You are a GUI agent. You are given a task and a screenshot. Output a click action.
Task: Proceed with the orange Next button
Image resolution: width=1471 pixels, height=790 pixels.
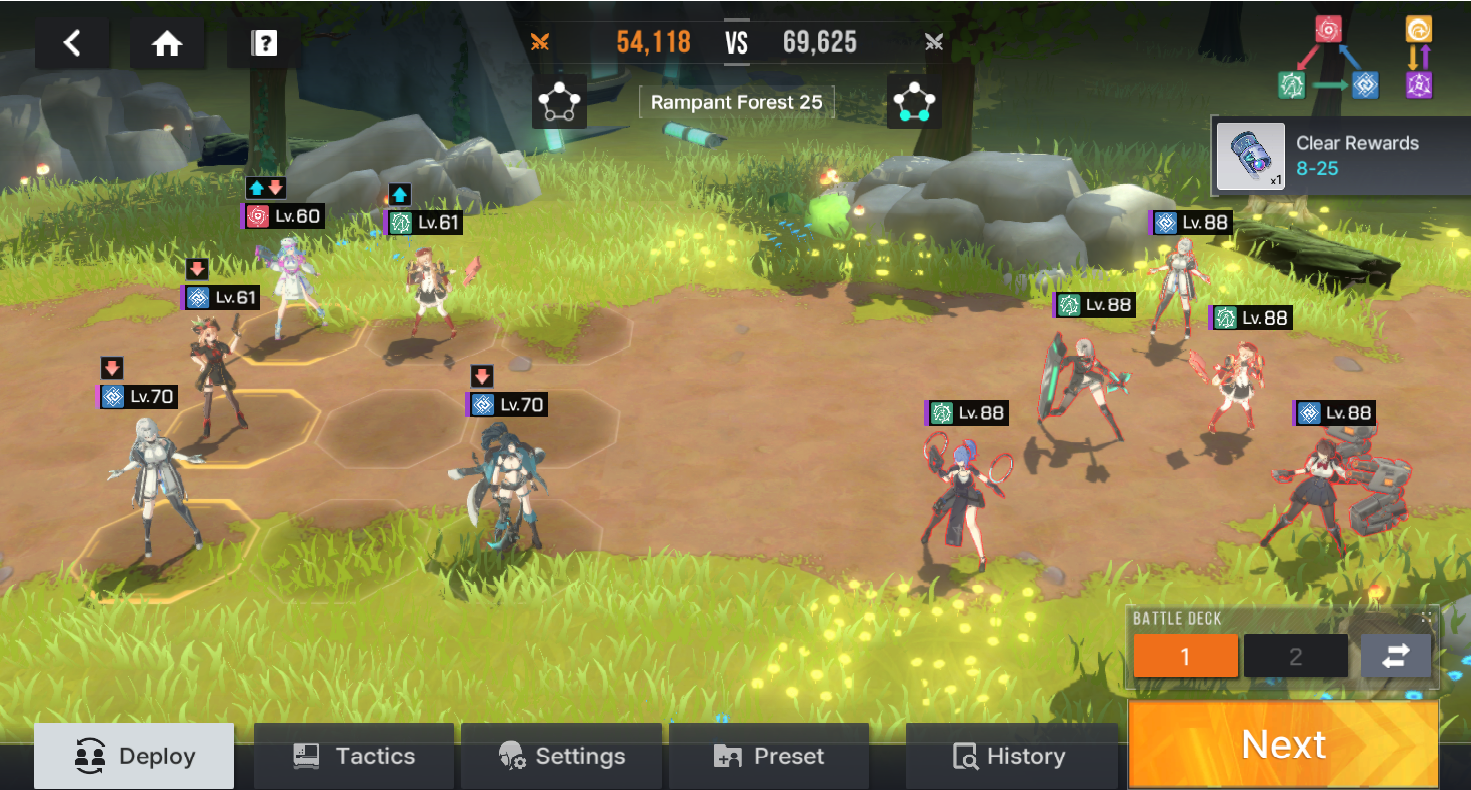click(1283, 744)
